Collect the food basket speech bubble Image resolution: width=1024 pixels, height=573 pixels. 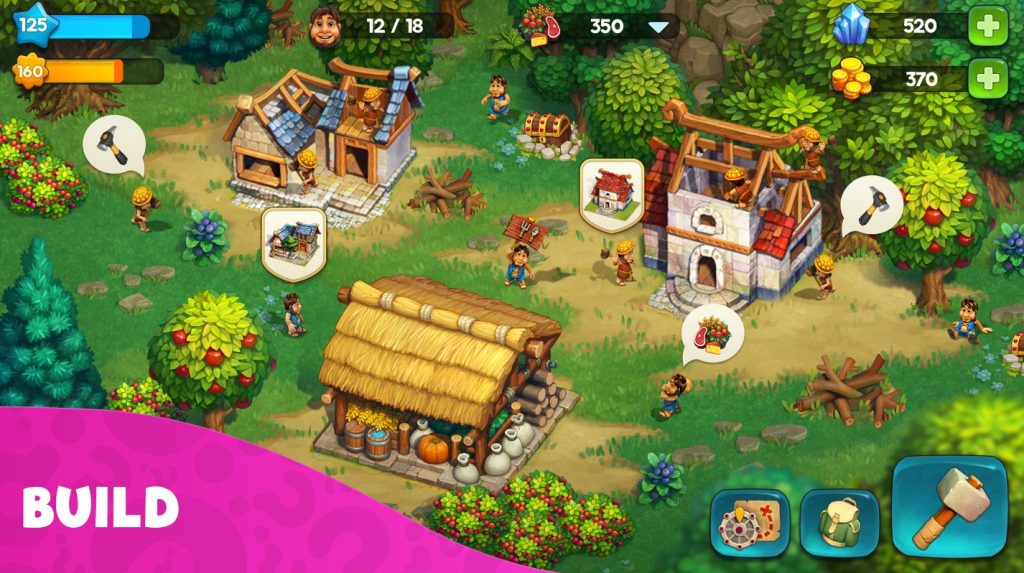click(x=712, y=334)
